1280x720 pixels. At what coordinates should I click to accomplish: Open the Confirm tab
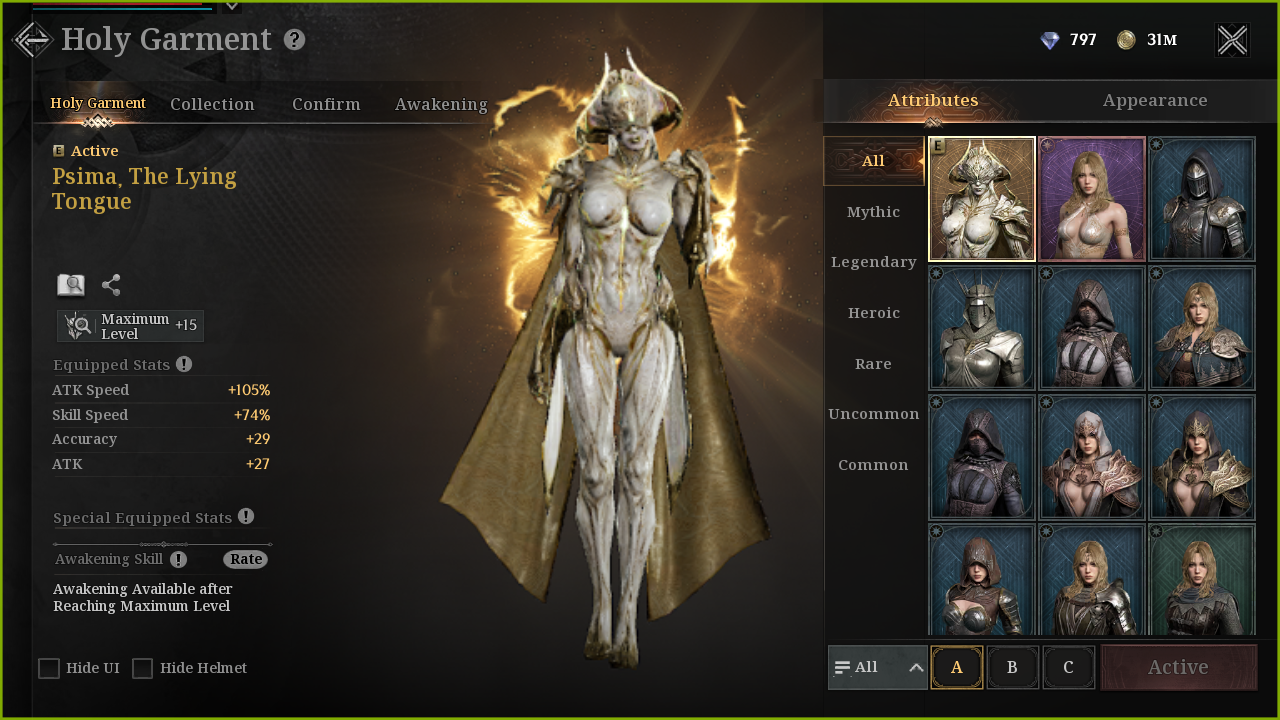pyautogui.click(x=326, y=104)
